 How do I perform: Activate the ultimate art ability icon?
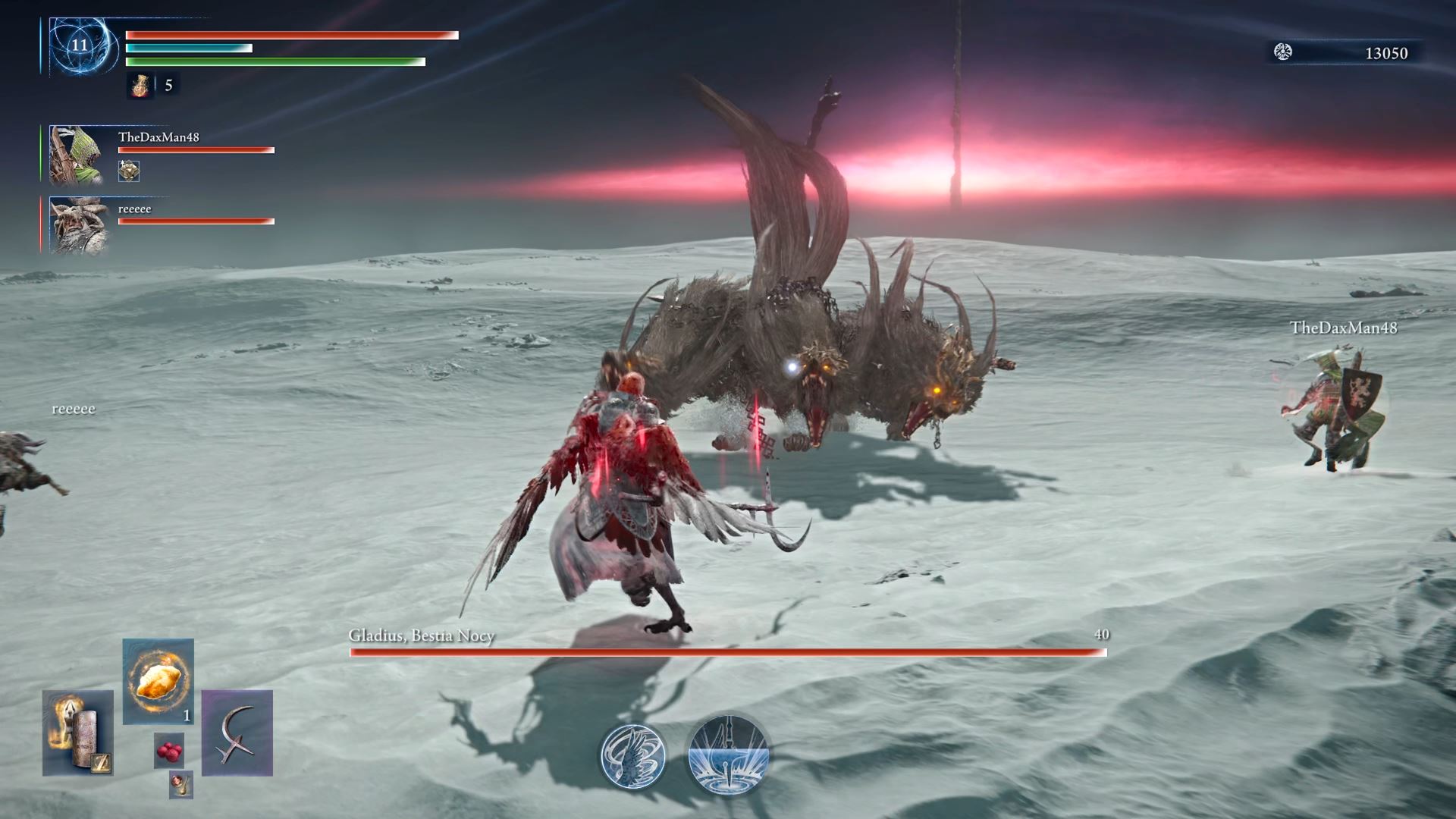728,755
